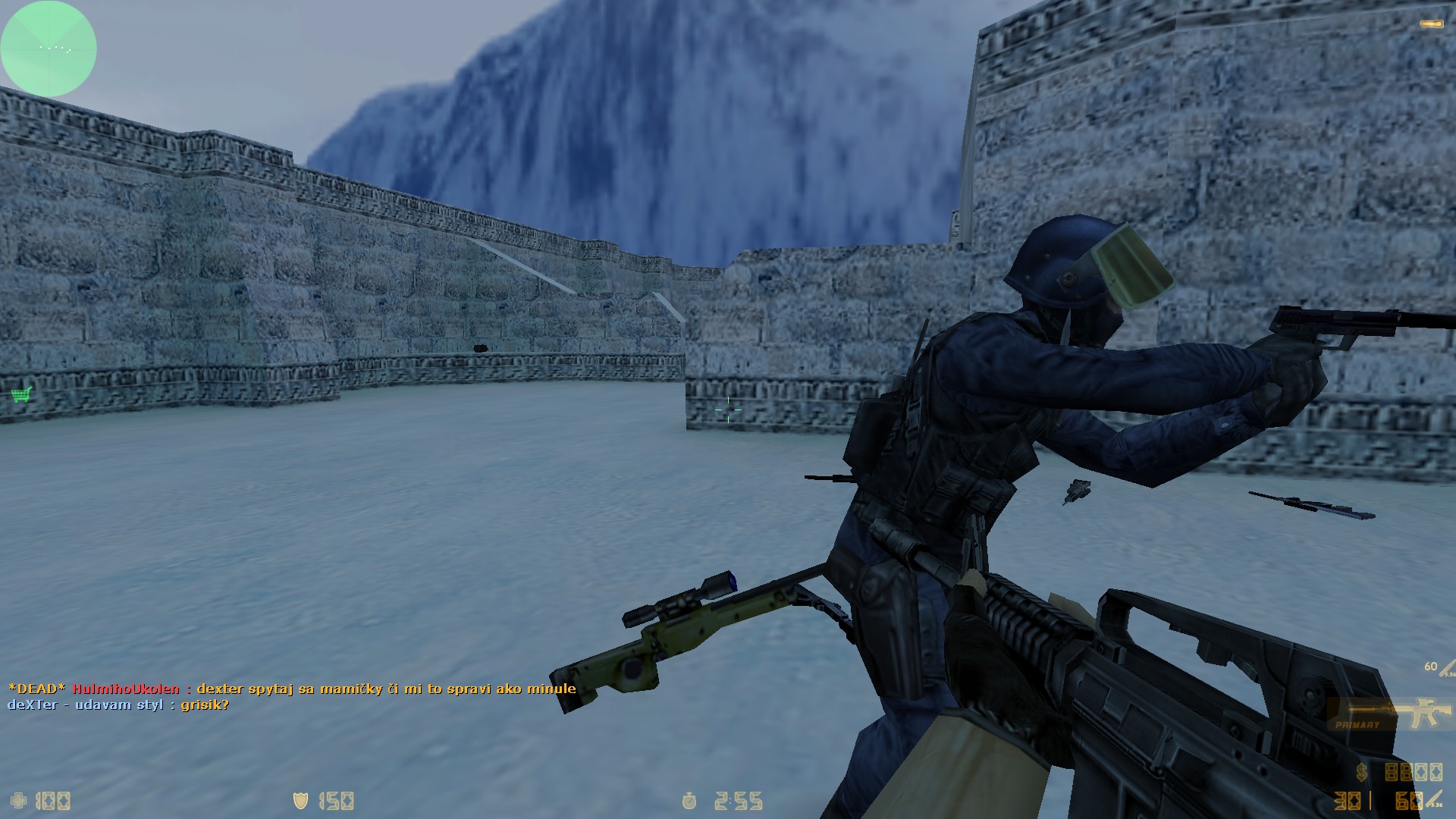The image size is (1456, 819).
Task: Click the green circular radar
Action: coord(49,49)
